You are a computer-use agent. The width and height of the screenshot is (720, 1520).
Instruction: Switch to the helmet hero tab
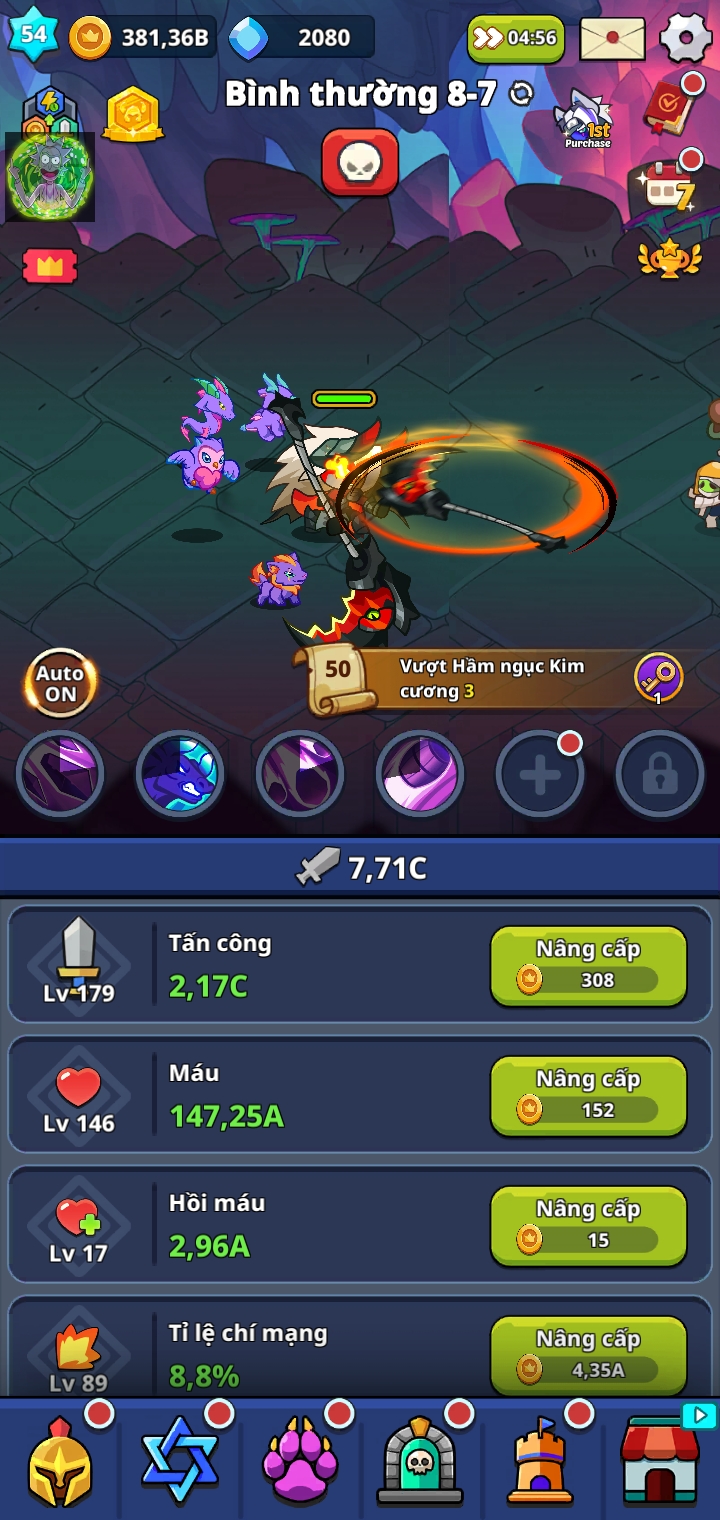pos(60,1462)
